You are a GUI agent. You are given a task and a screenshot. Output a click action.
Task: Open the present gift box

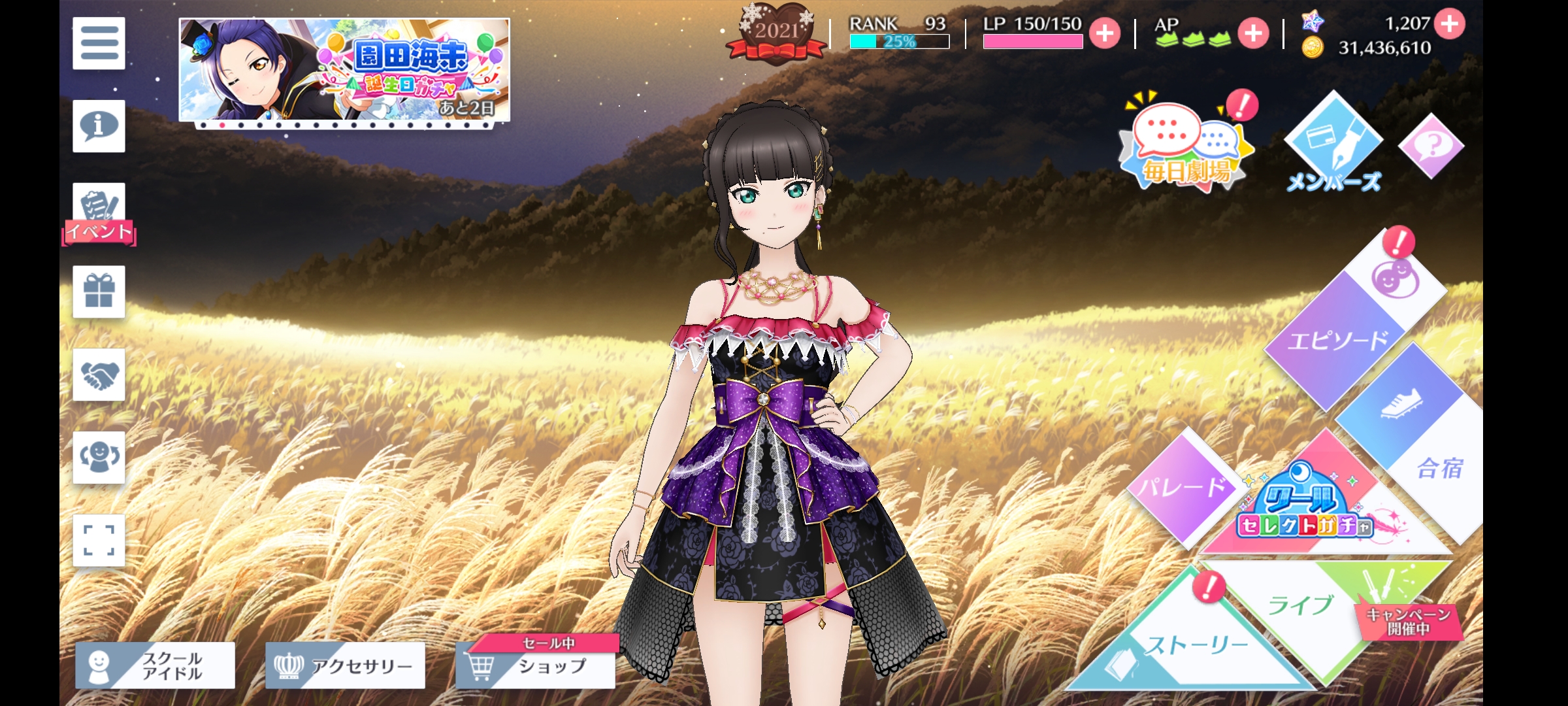pos(99,292)
